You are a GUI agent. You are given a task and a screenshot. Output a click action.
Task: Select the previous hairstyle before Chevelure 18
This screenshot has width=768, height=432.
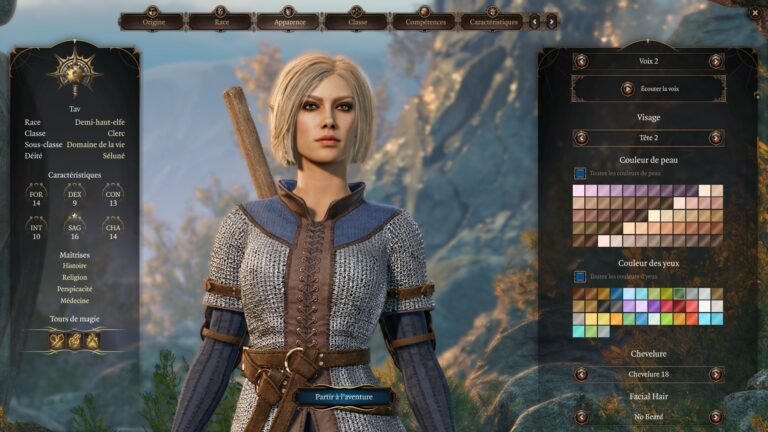581,374
